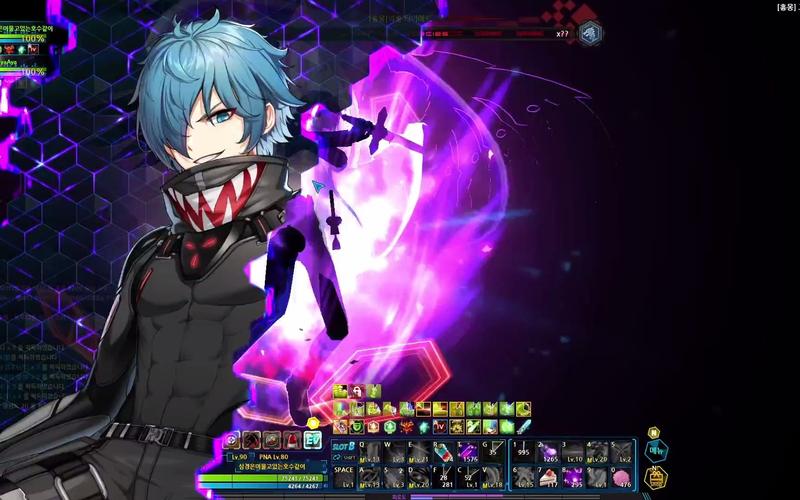This screenshot has height=500, width=800.
Task: Click the padlock buff icon
Action: (357, 391)
